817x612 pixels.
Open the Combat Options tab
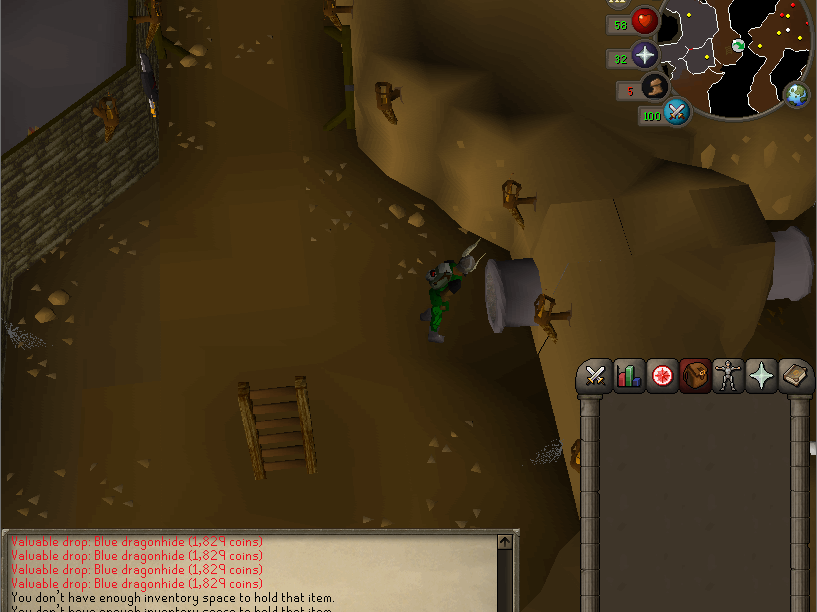(597, 376)
